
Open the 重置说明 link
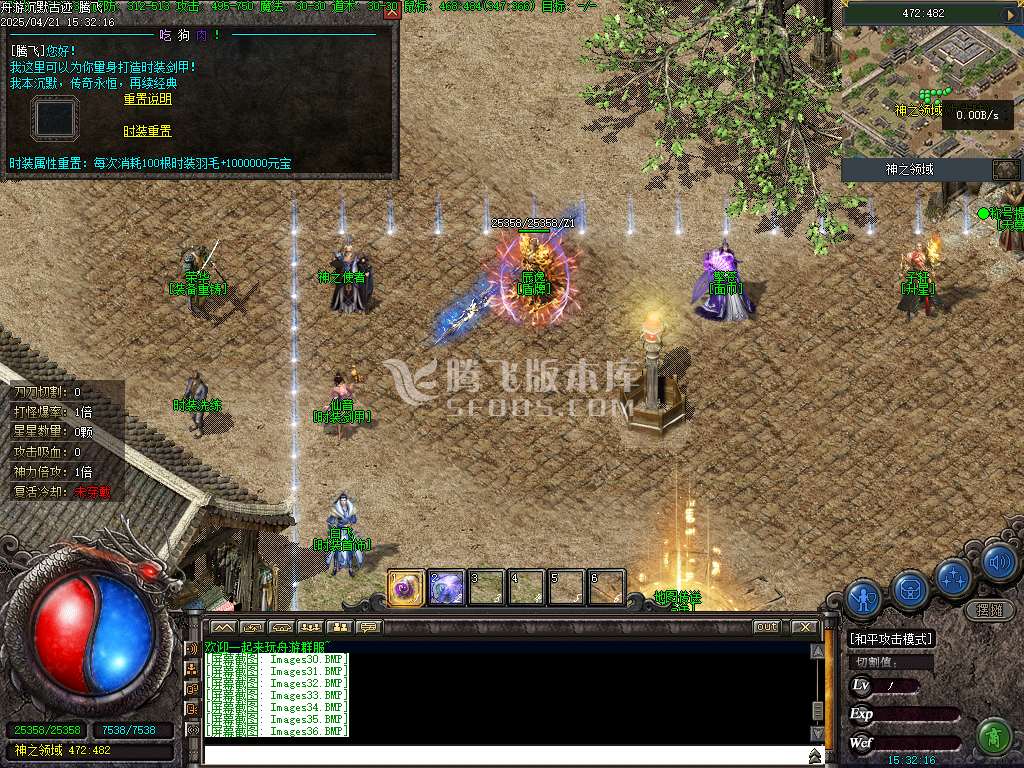click(147, 99)
